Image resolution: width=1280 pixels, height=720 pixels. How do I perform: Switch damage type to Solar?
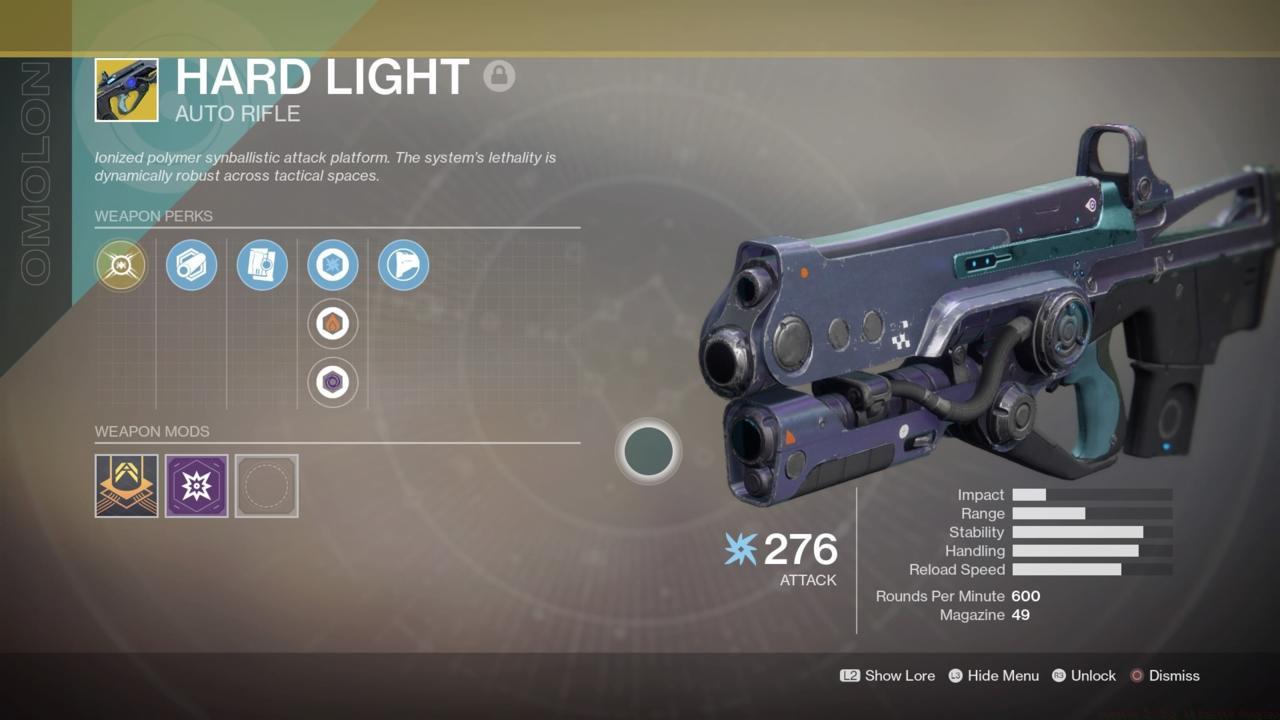pyautogui.click(x=332, y=324)
